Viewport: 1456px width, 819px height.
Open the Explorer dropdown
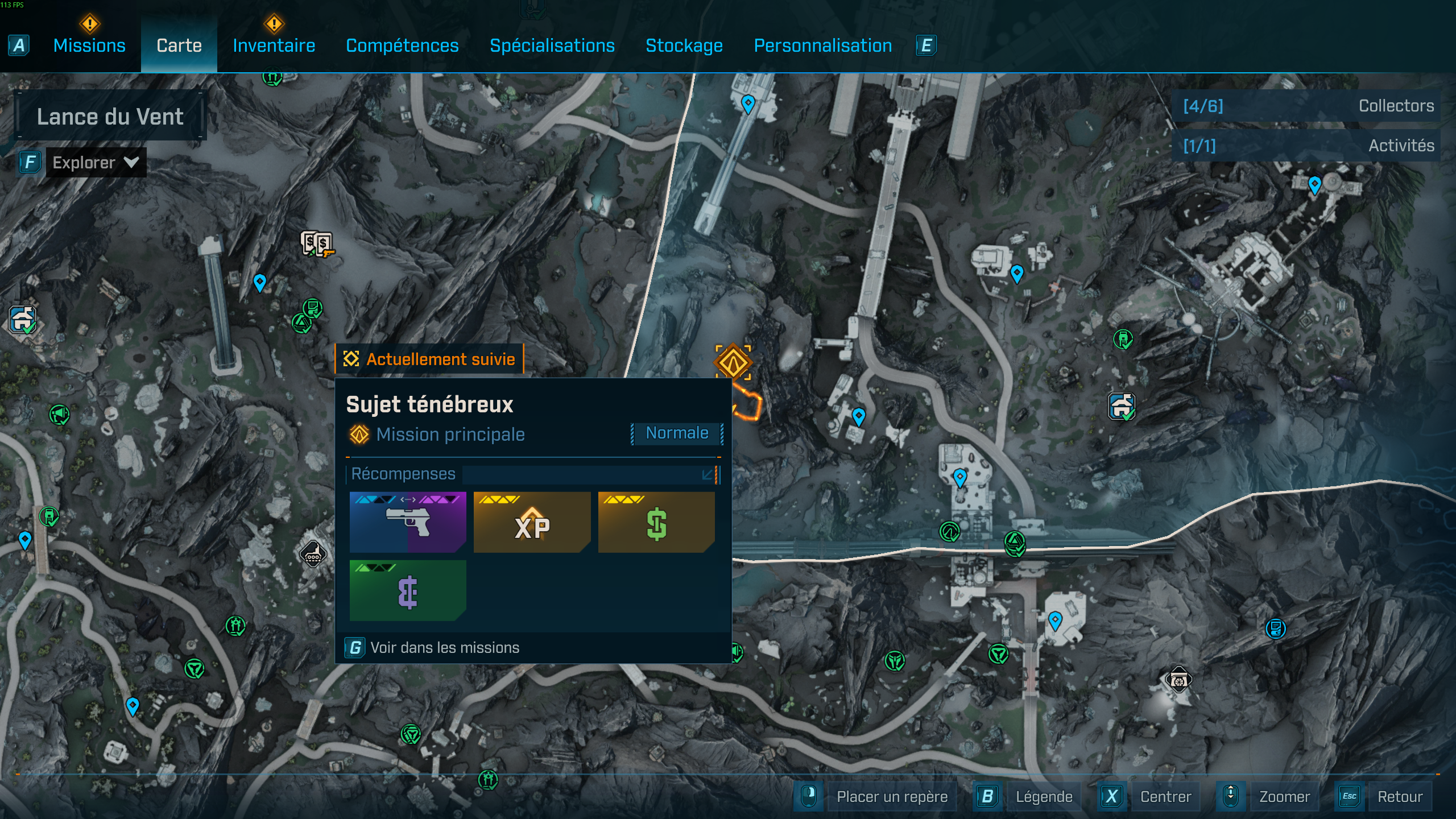point(94,162)
